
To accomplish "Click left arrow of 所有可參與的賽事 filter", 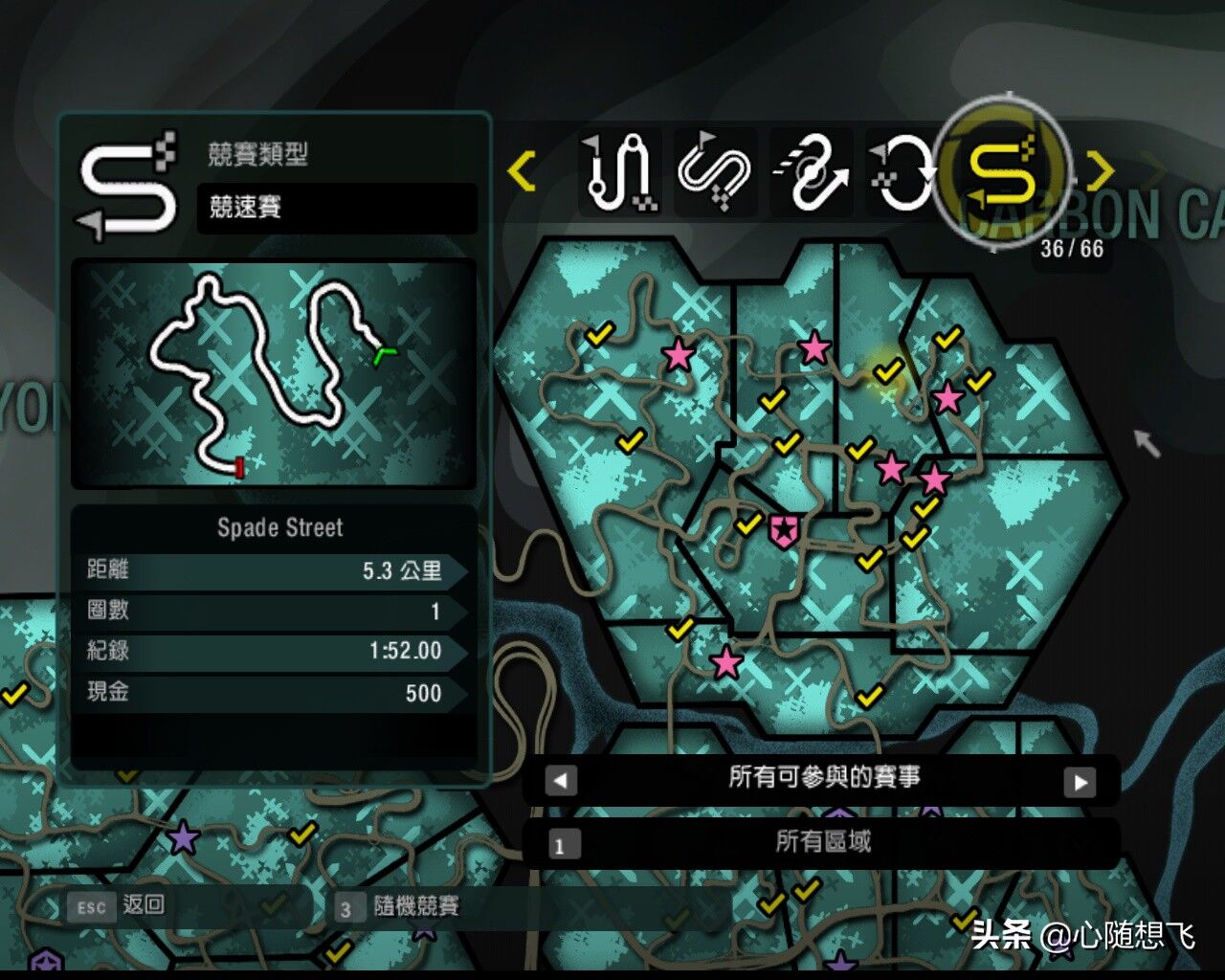I will [x=561, y=781].
